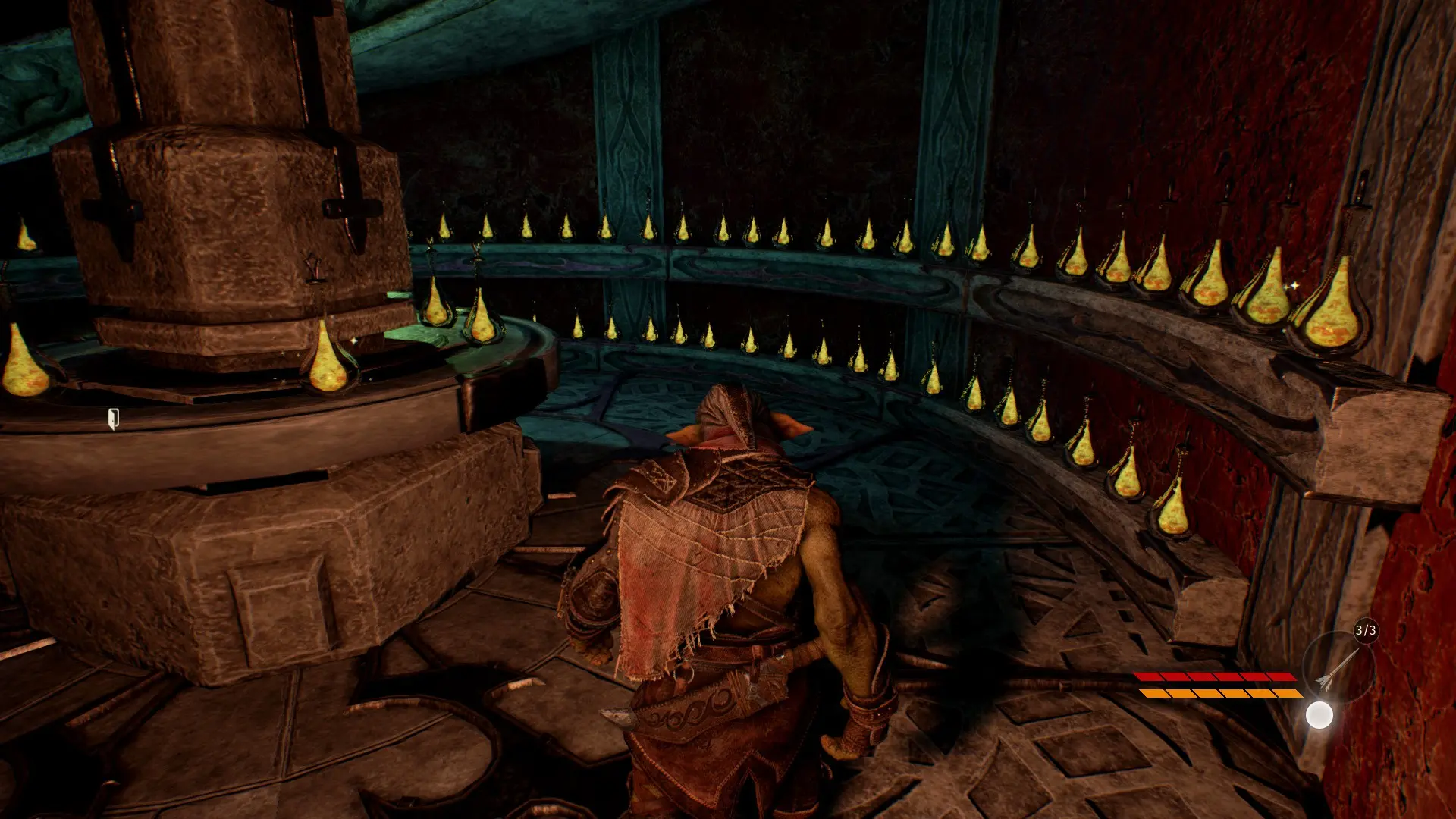This screenshot has height=819, width=1456.
Task: Click the glowing white visibility orb
Action: (x=1319, y=715)
